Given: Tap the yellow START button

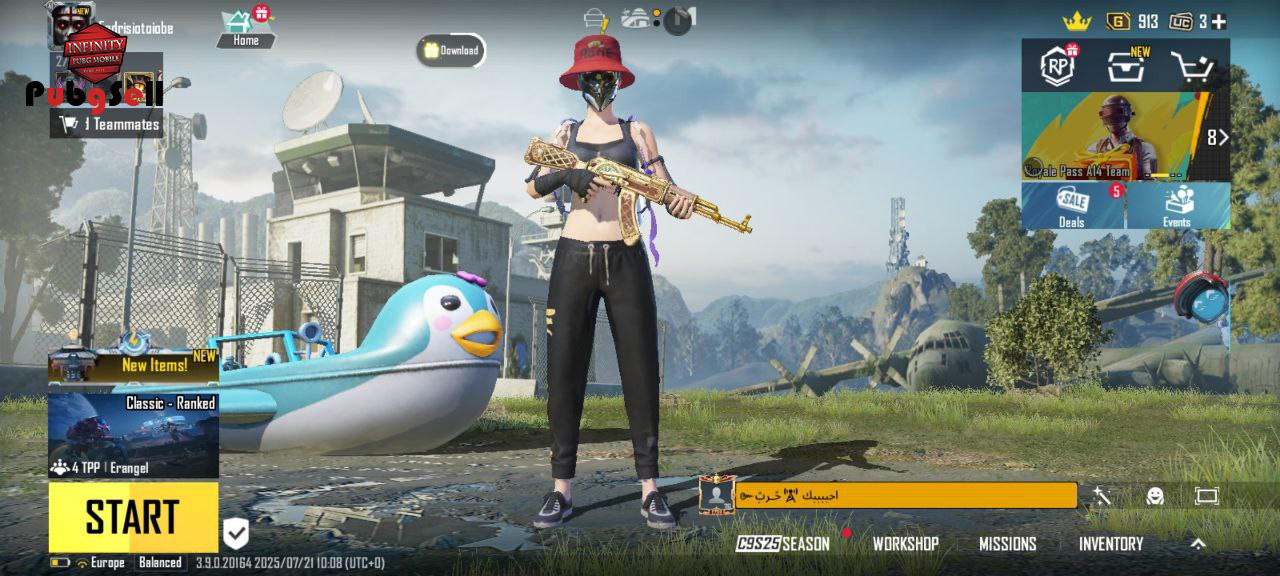Looking at the screenshot, I should point(133,517).
